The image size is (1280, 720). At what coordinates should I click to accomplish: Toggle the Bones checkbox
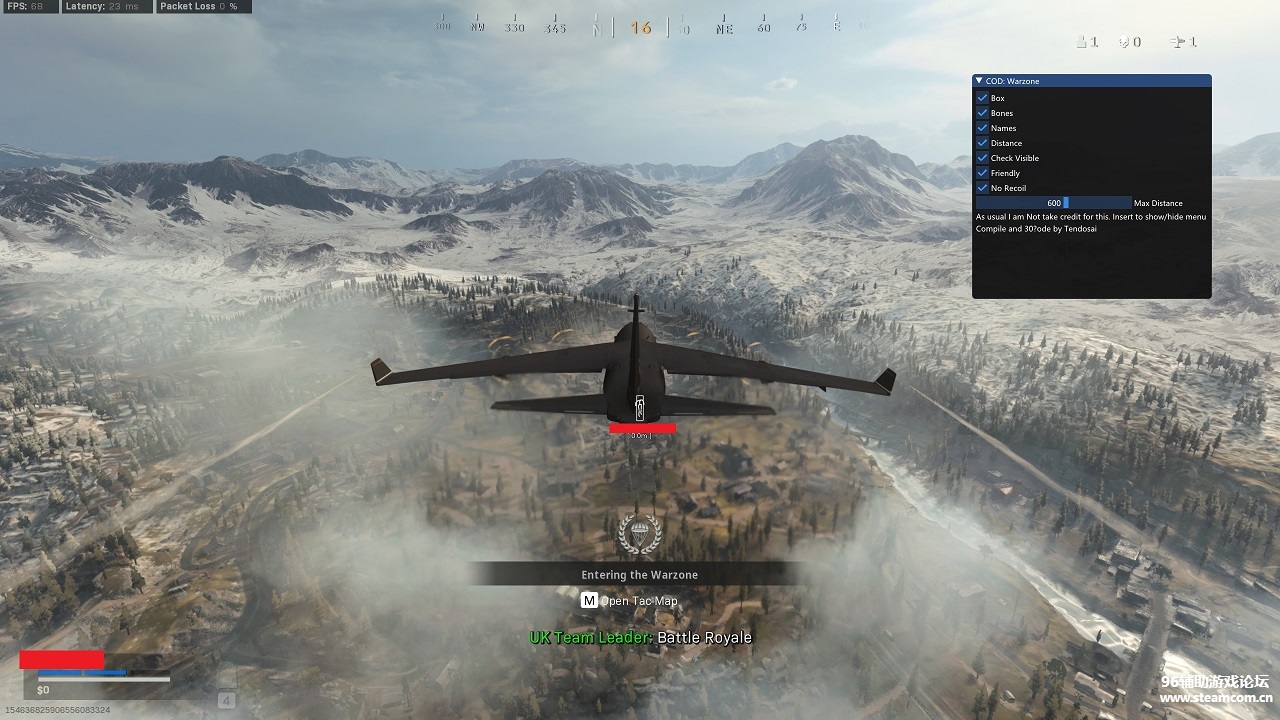[982, 113]
